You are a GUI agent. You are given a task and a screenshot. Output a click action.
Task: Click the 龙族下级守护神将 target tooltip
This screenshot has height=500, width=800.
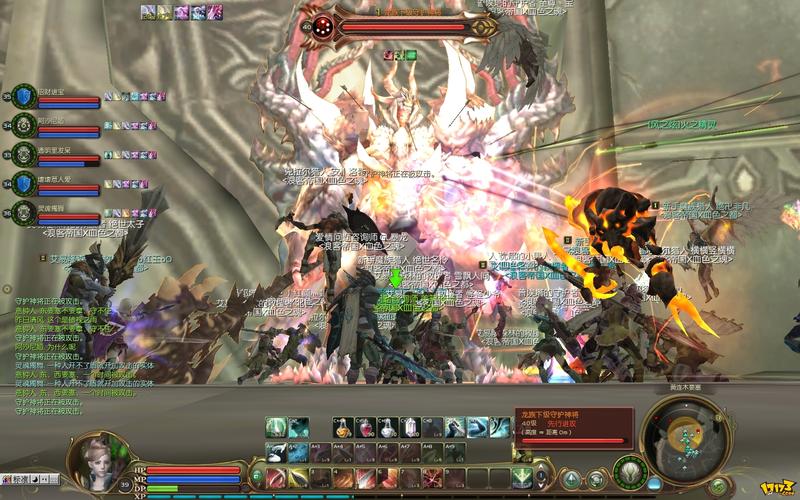tap(574, 426)
